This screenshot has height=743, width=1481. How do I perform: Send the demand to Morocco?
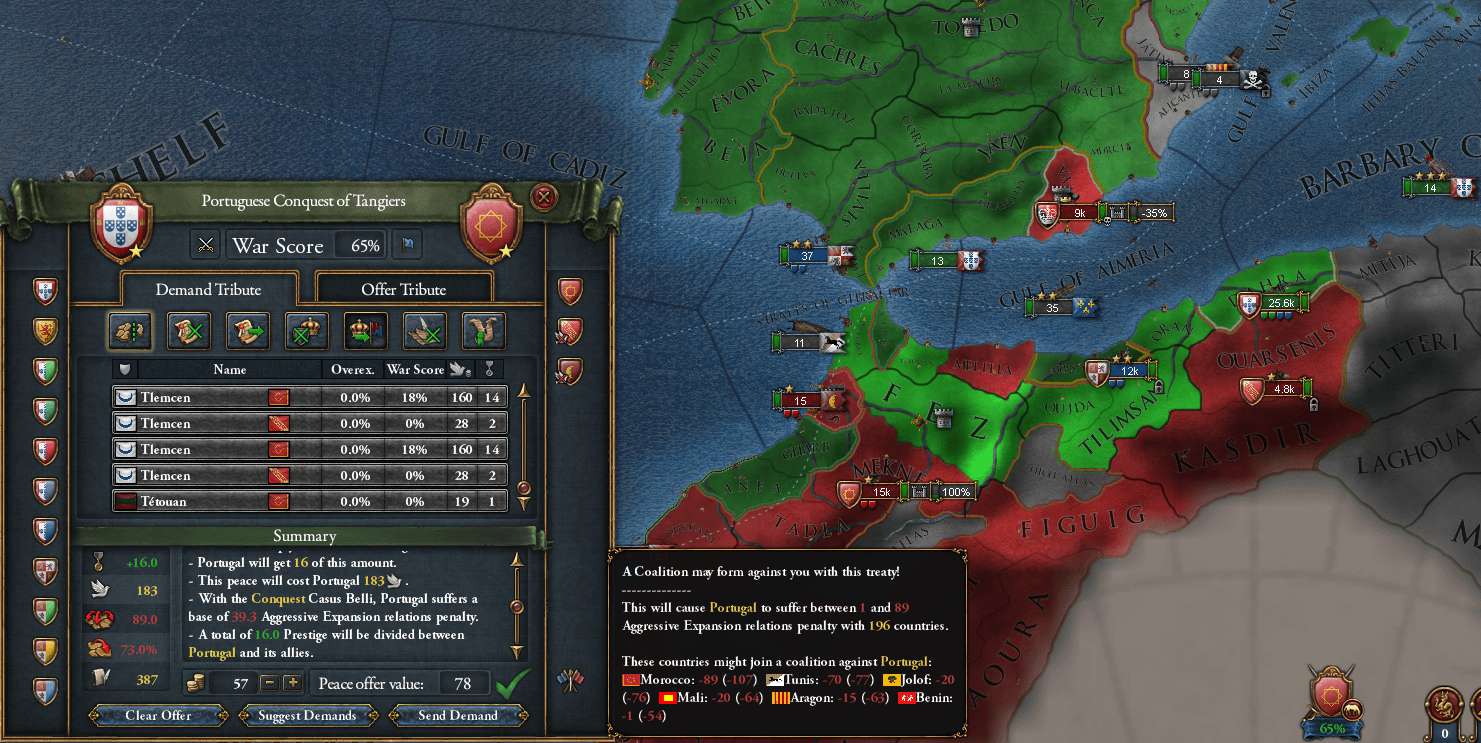[x=458, y=715]
